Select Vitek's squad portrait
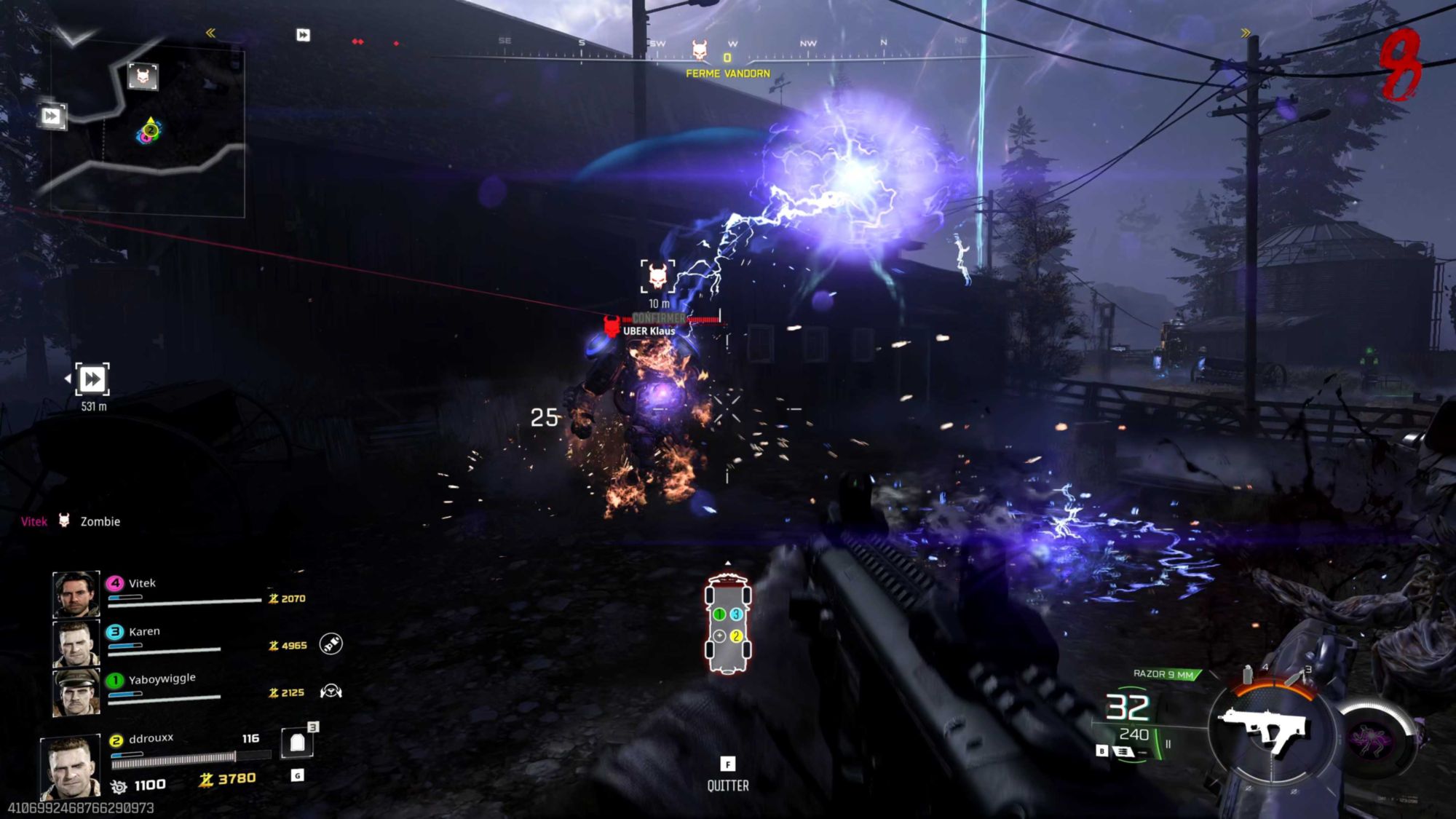 pyautogui.click(x=76, y=594)
